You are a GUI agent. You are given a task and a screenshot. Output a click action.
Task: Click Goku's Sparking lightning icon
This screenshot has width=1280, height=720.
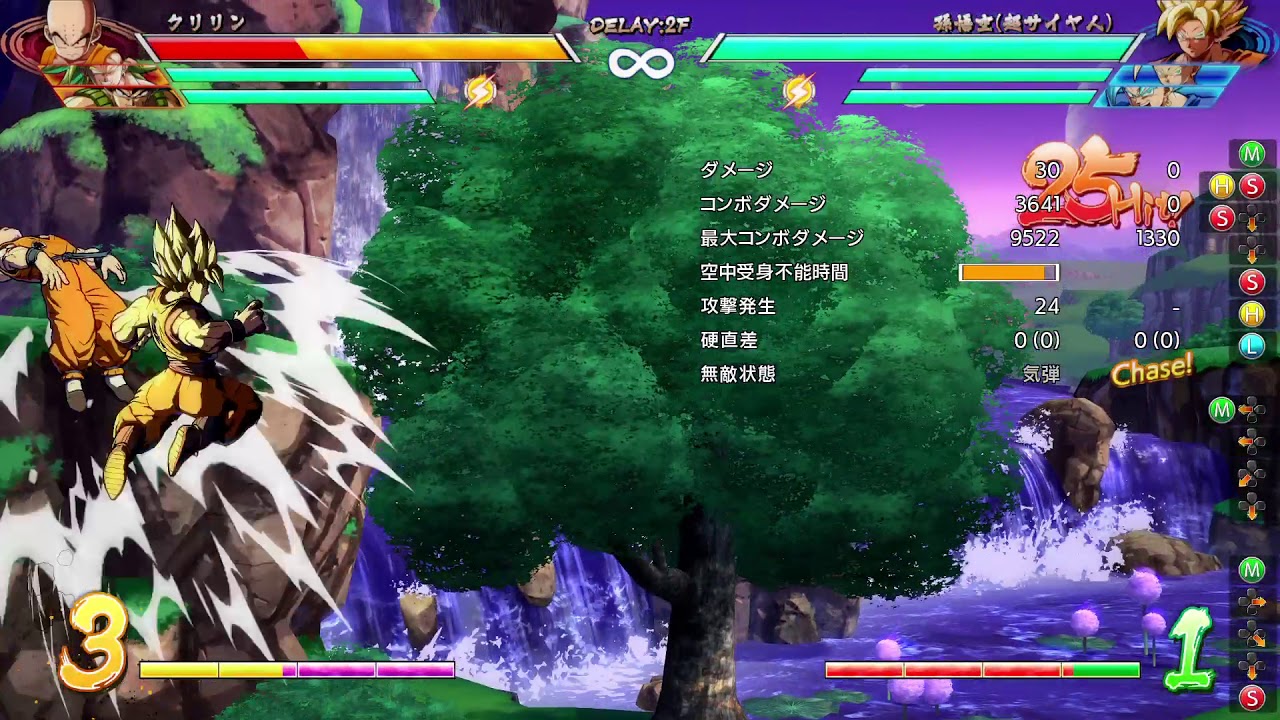795,90
